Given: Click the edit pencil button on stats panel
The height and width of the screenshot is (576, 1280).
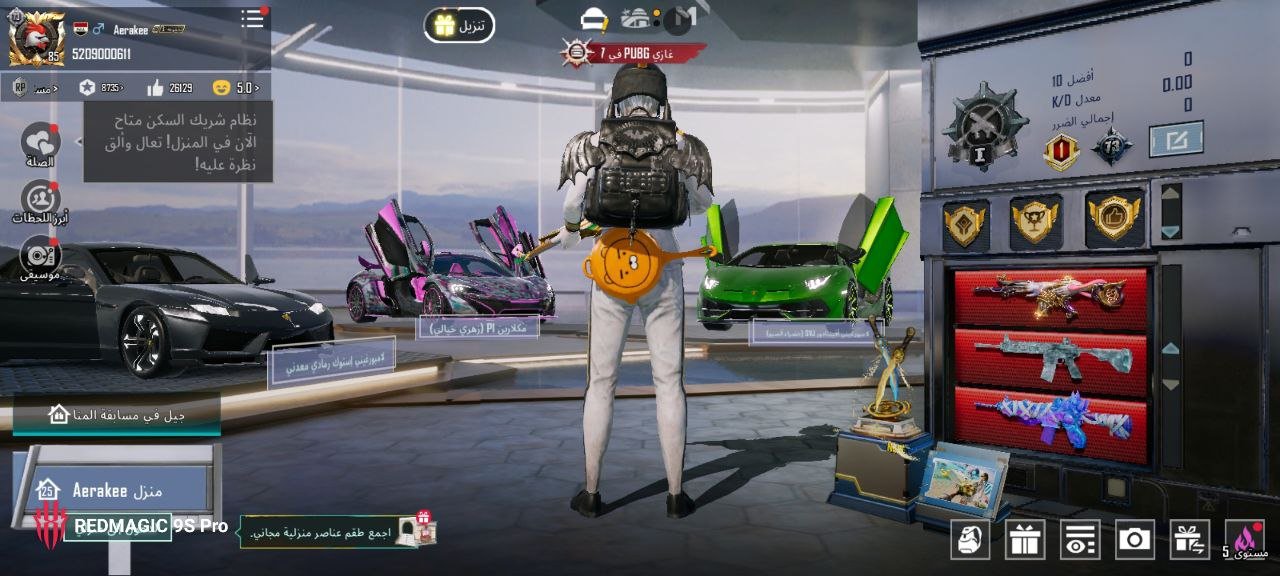Looking at the screenshot, I should [1175, 139].
